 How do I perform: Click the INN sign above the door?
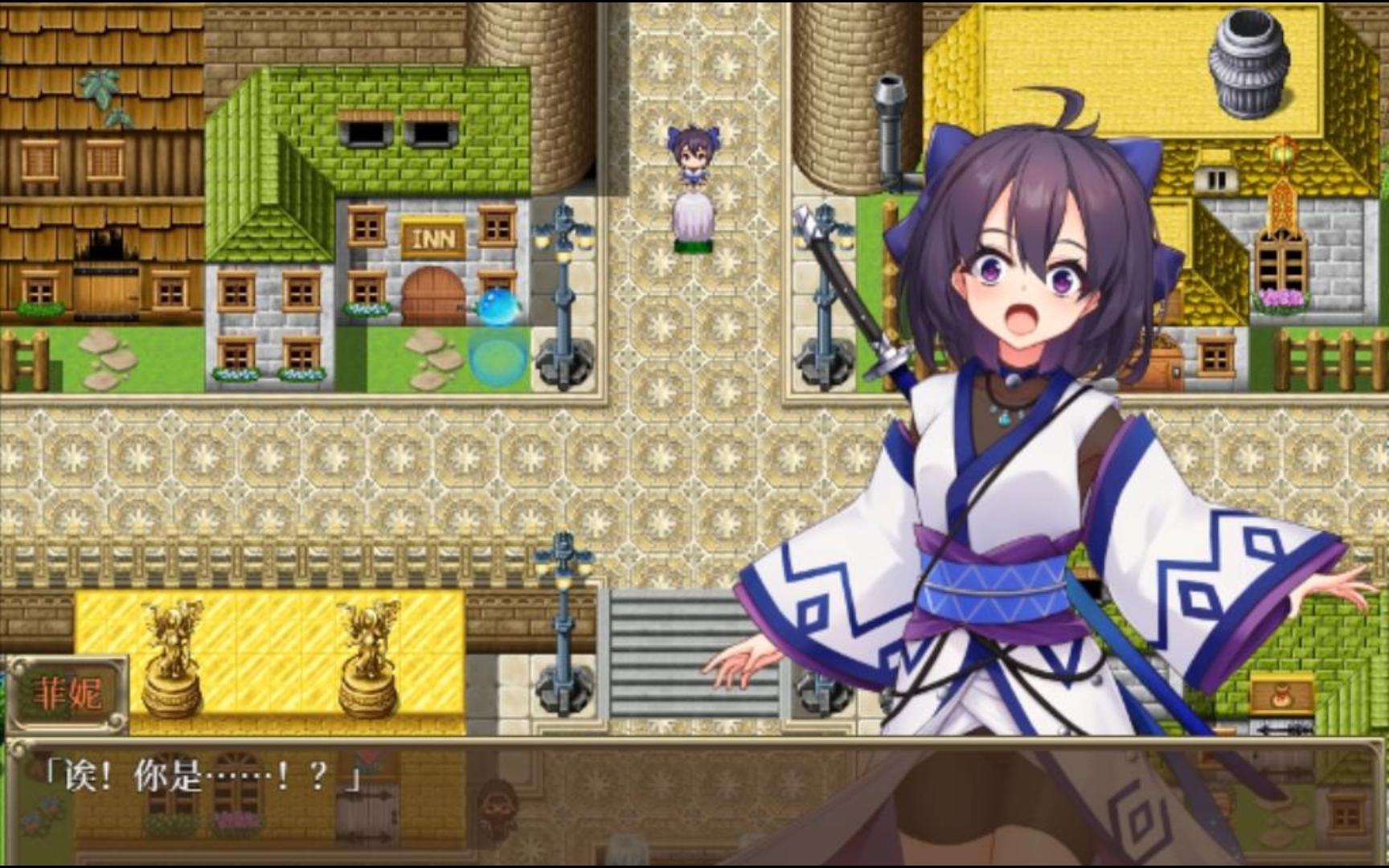pyautogui.click(x=432, y=237)
